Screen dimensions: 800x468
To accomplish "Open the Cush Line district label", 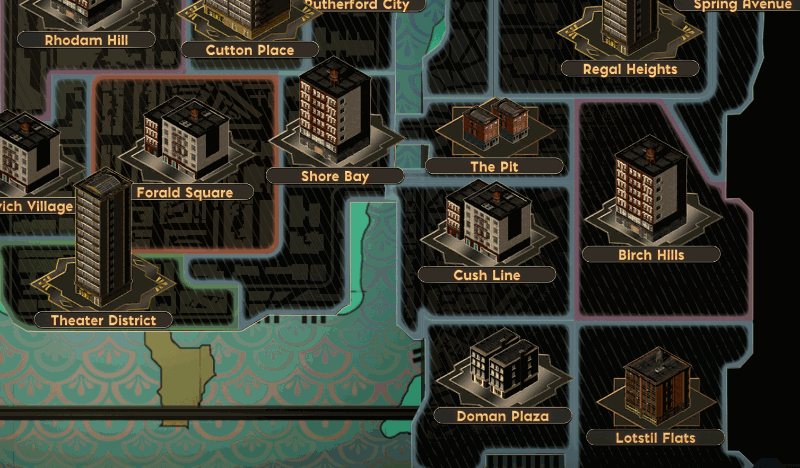I will tap(486, 275).
